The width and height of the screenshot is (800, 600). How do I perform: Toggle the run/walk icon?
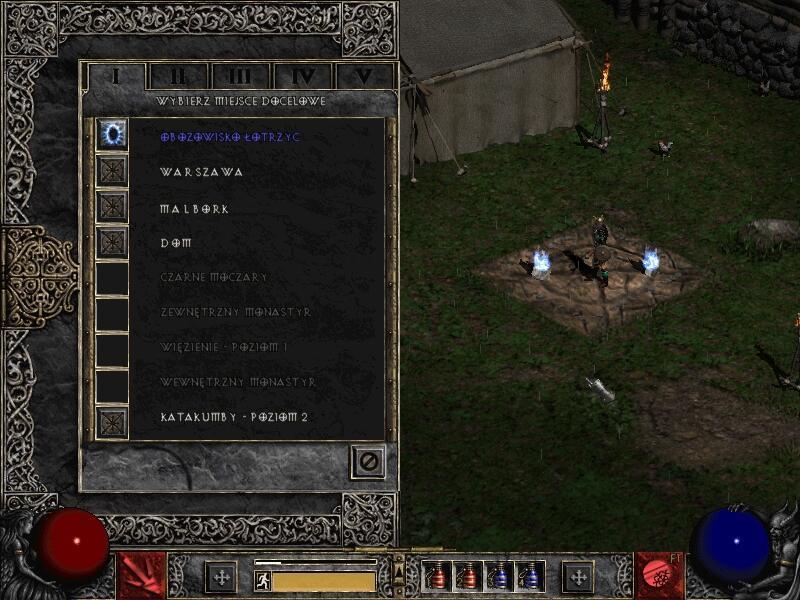(x=262, y=580)
